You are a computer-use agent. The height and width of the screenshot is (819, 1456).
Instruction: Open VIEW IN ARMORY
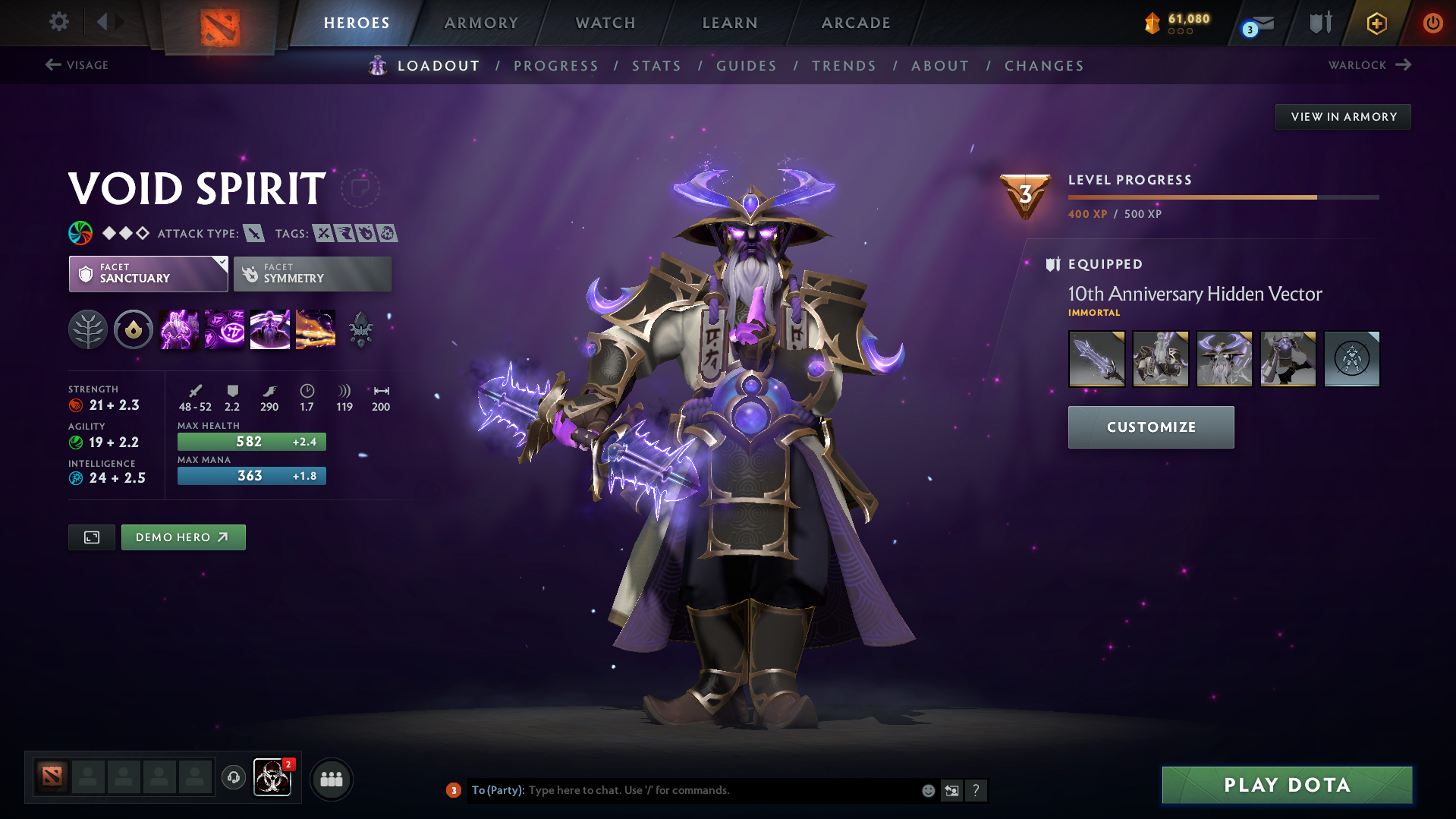(x=1342, y=116)
